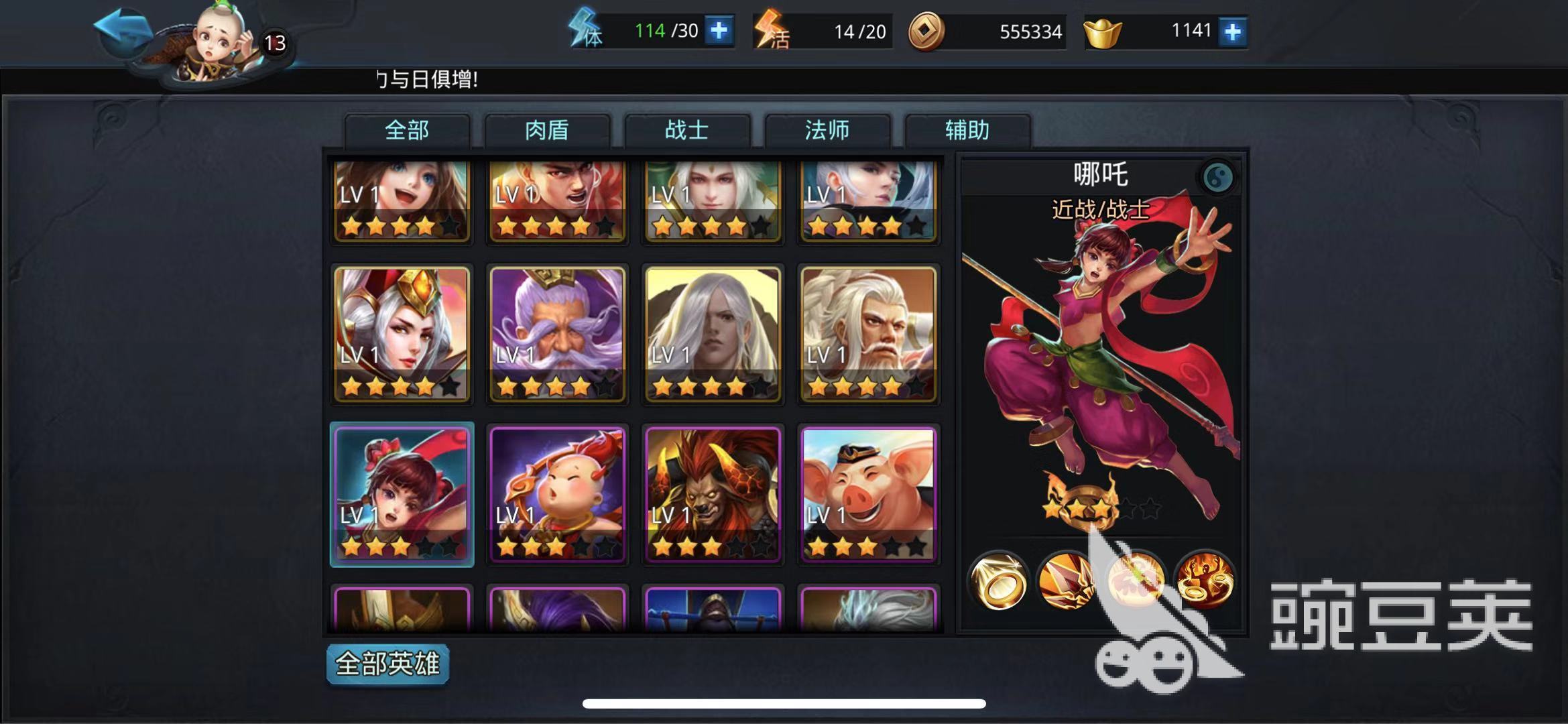Select the laughing pig hero card

(x=868, y=494)
